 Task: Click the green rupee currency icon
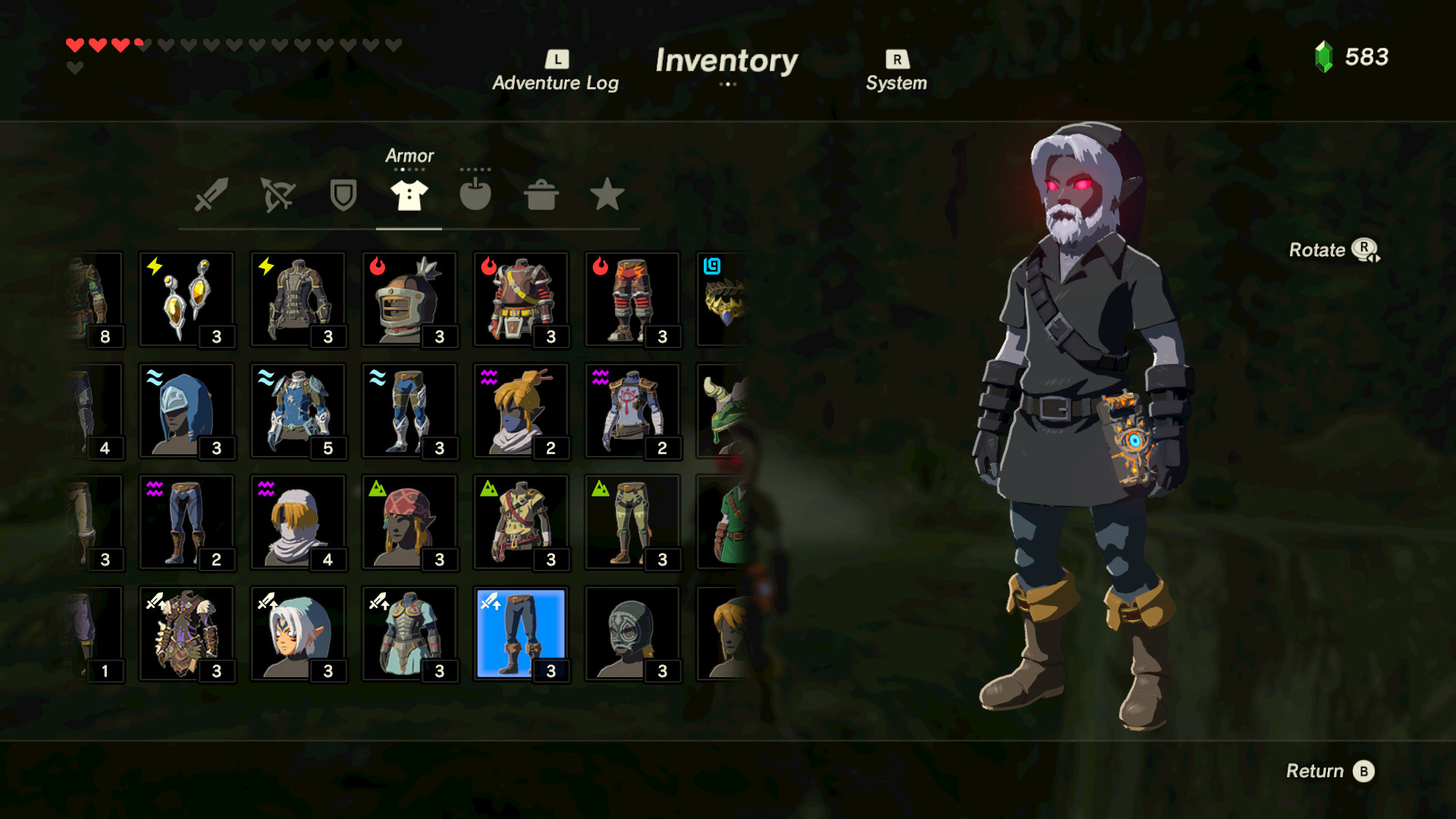(1323, 56)
